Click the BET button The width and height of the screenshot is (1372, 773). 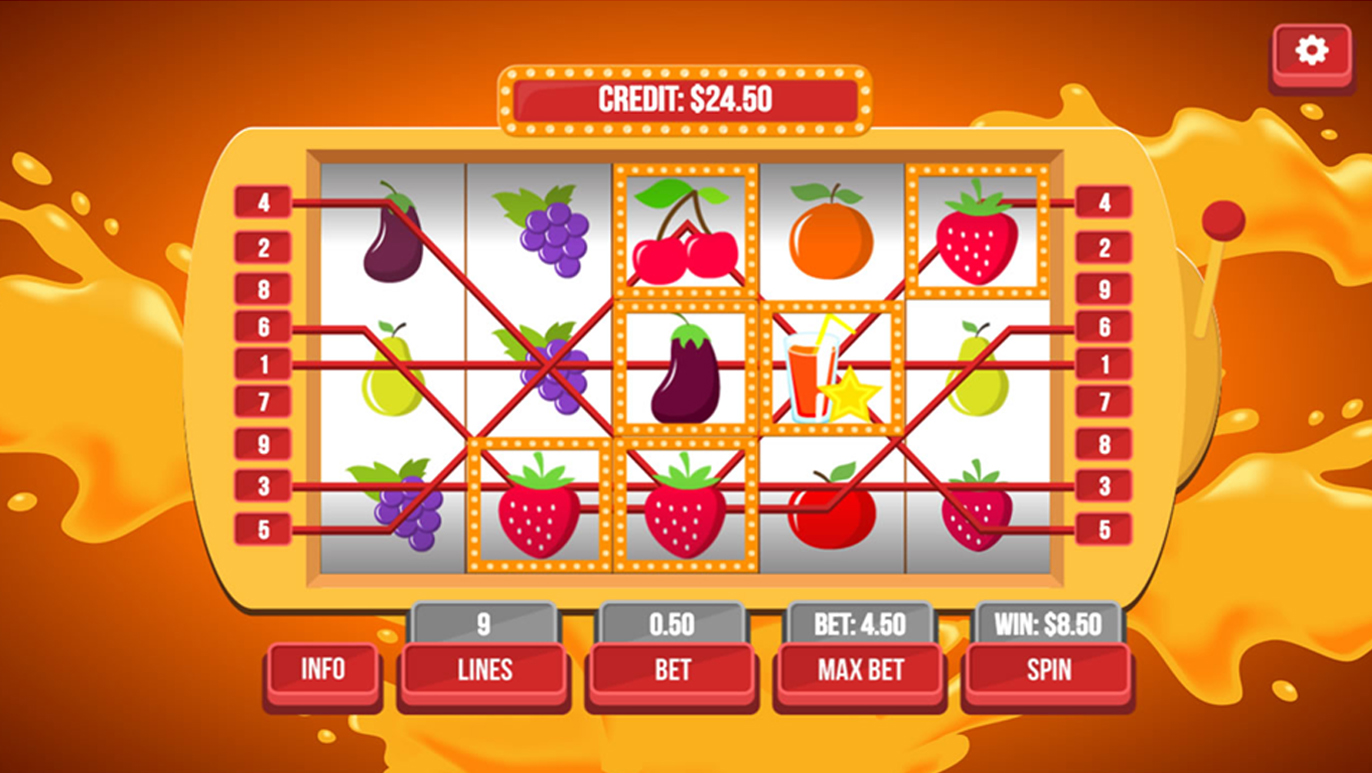coord(671,670)
